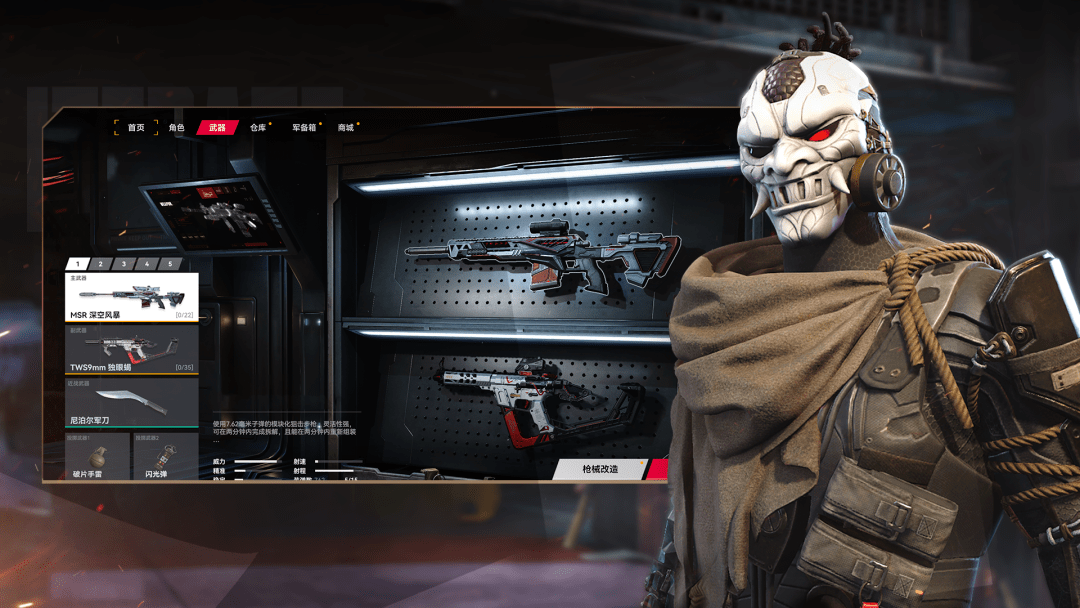Switch to loadout preset 2
Screen dimensions: 1080x608
pyautogui.click(x=101, y=264)
